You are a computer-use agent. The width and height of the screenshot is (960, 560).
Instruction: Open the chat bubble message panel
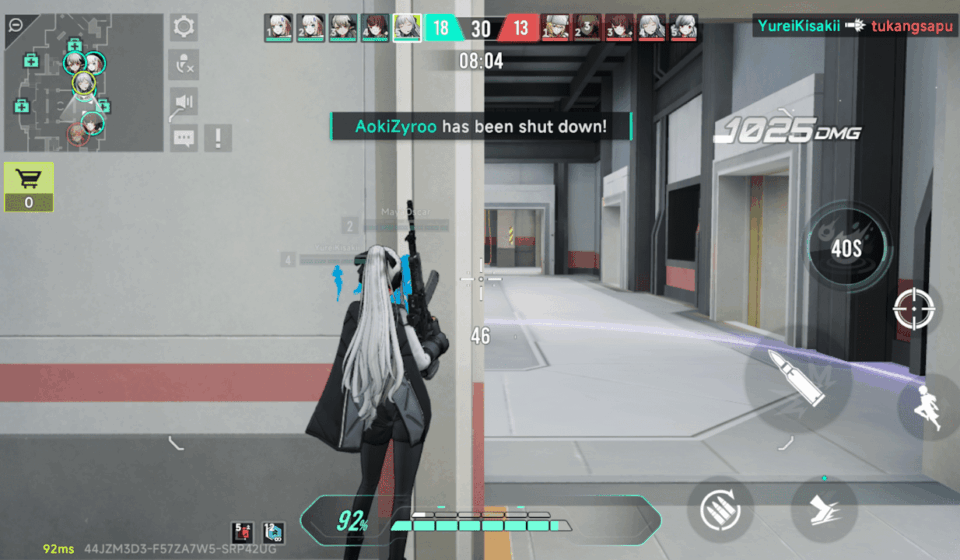[184, 138]
